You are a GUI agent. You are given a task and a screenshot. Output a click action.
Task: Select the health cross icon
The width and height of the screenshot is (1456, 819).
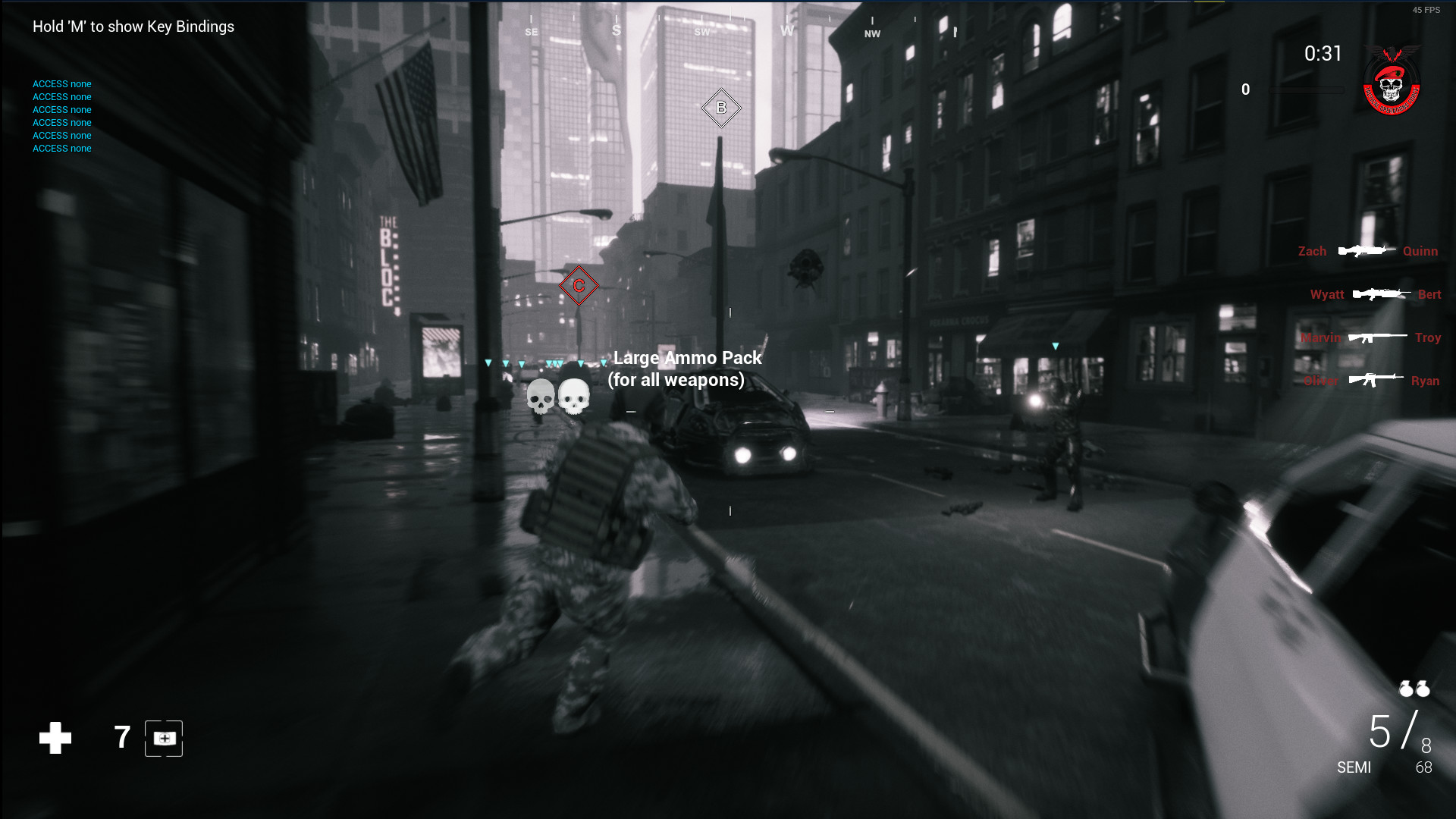54,736
